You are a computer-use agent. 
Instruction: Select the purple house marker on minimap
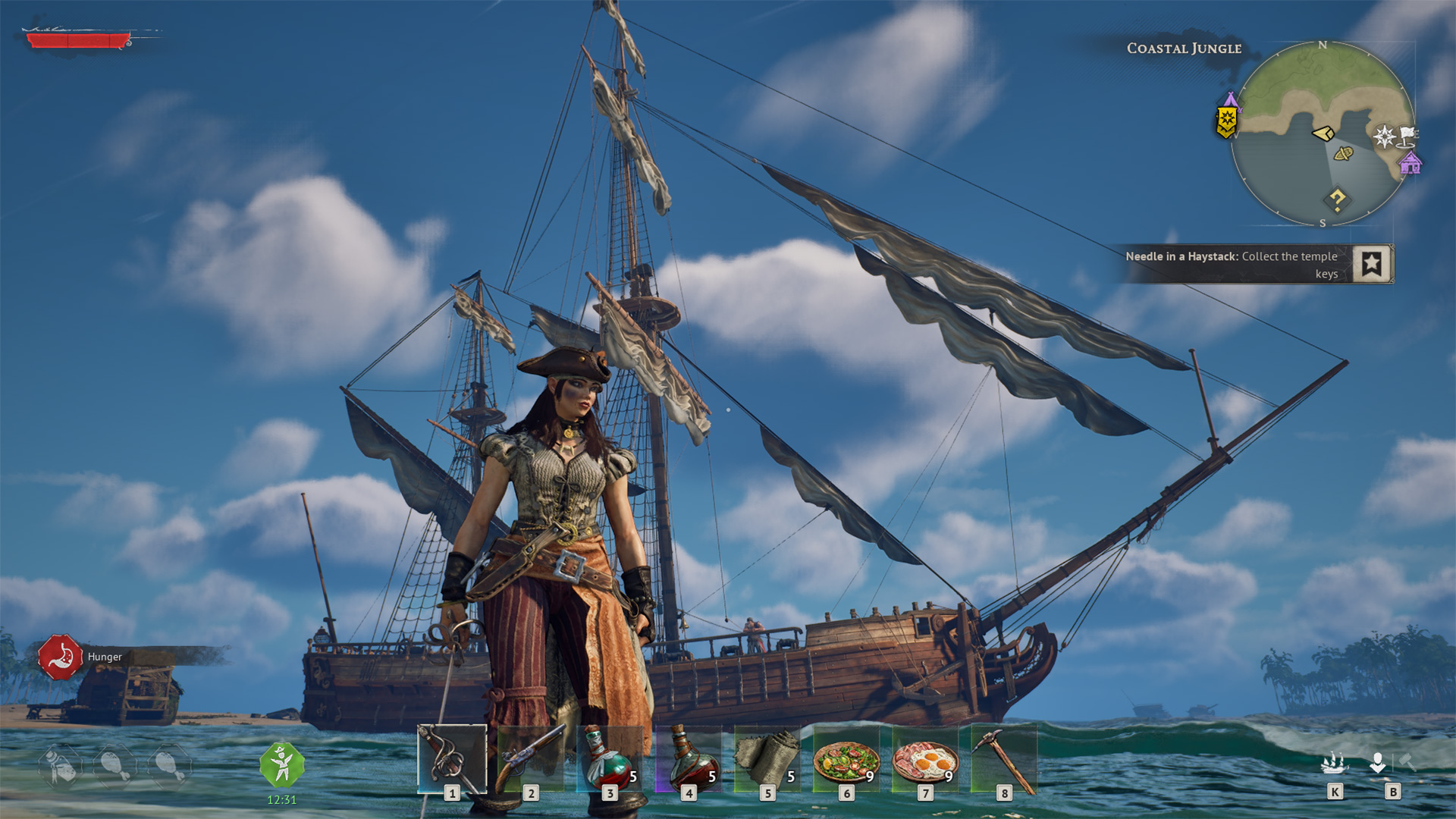1410,163
